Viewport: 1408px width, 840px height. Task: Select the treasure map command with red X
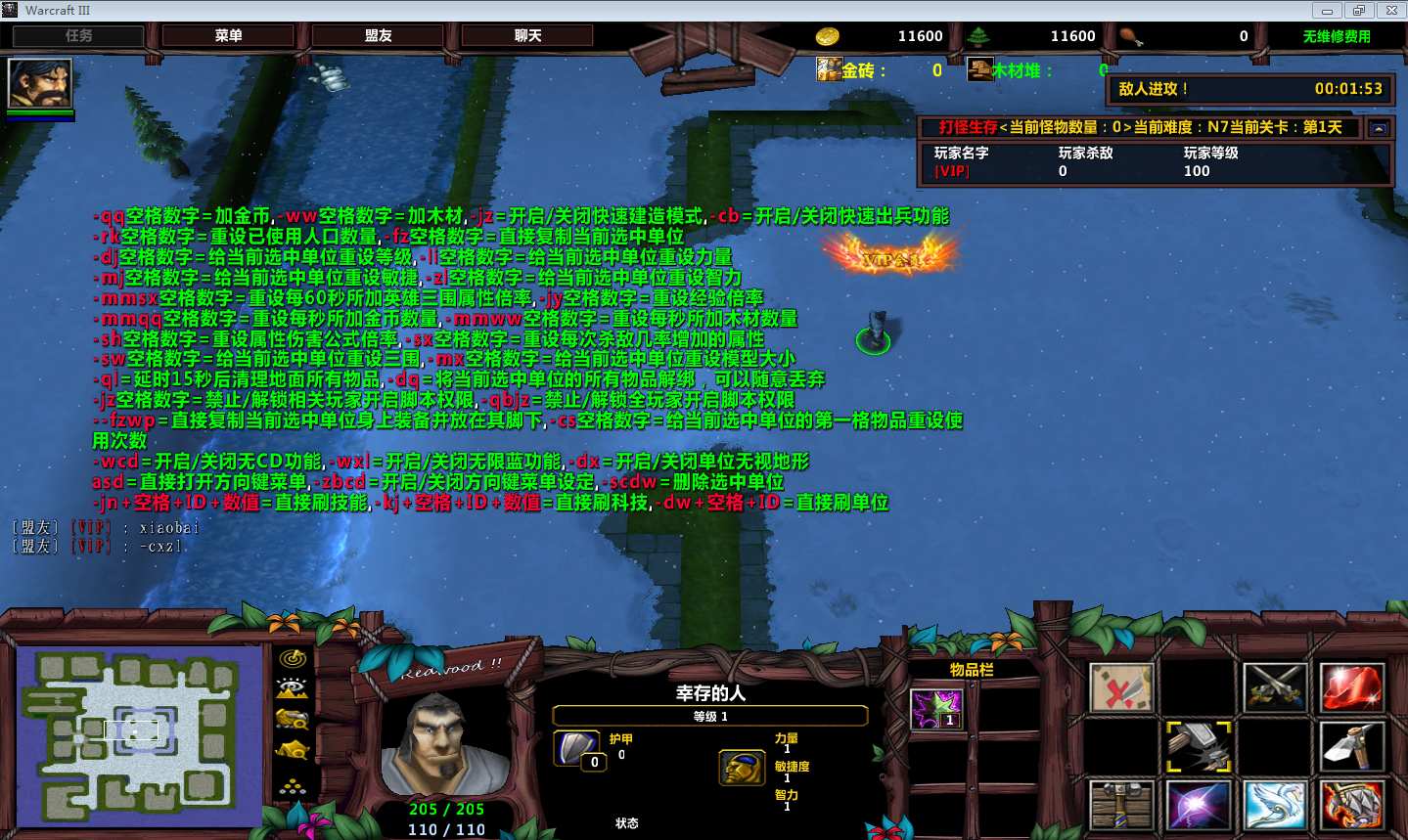(1121, 686)
